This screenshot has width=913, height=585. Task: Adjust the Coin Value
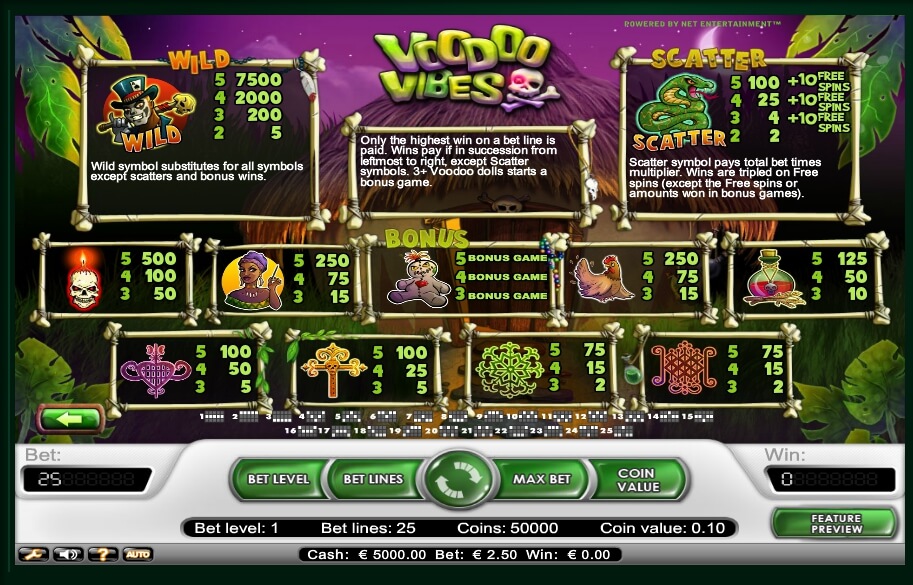point(638,480)
